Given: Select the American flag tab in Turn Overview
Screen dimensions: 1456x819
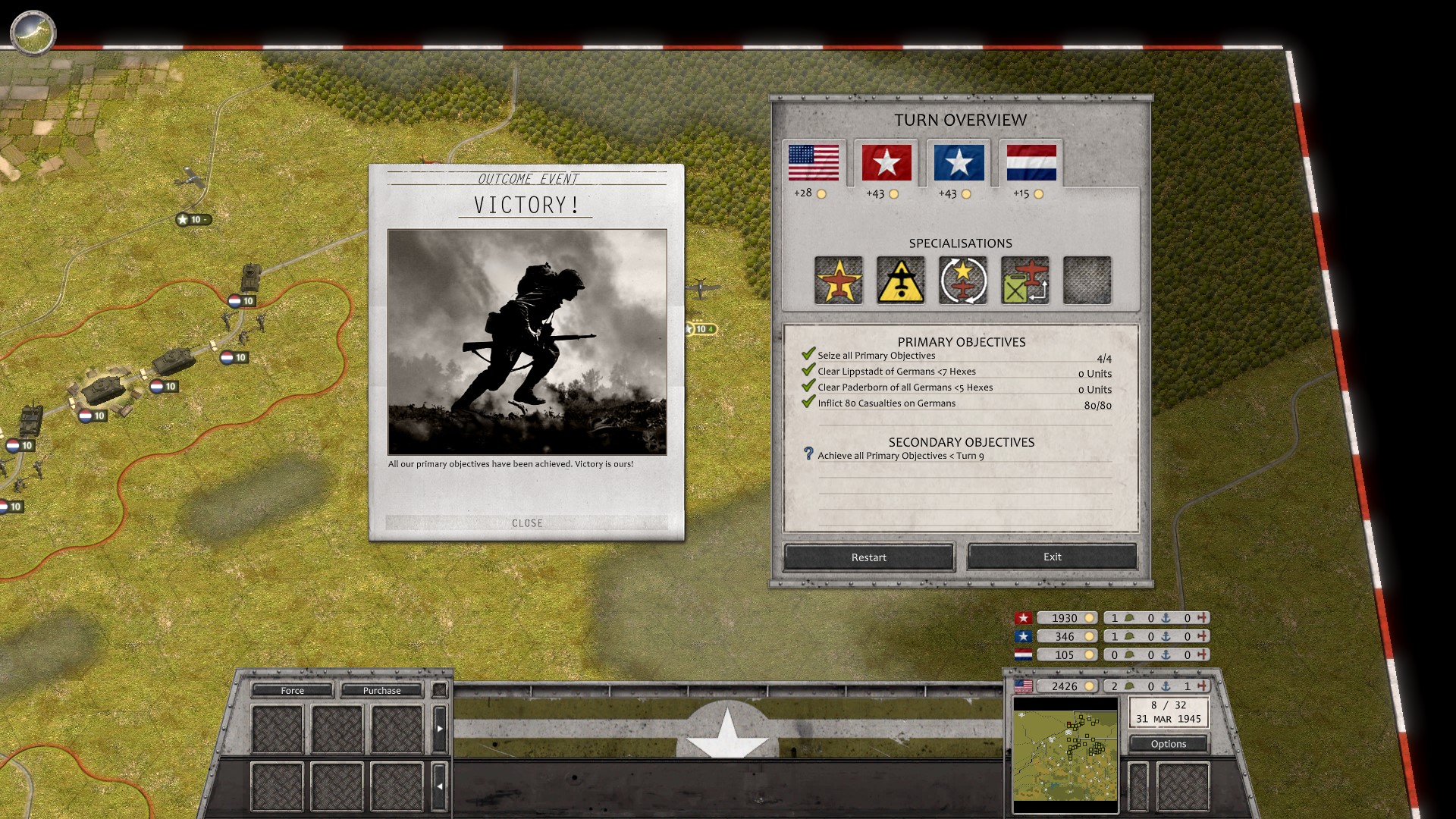Looking at the screenshot, I should tap(814, 161).
